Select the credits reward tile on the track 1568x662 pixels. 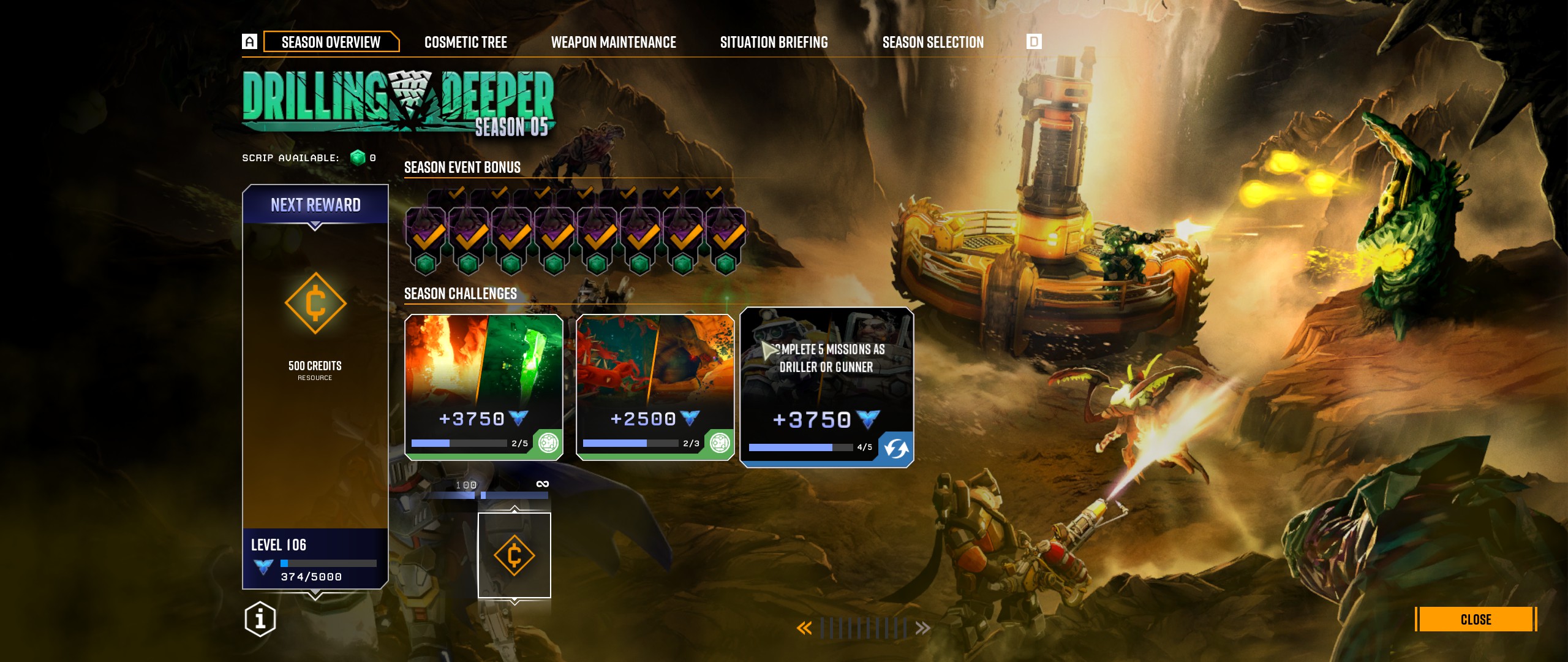pyautogui.click(x=514, y=555)
